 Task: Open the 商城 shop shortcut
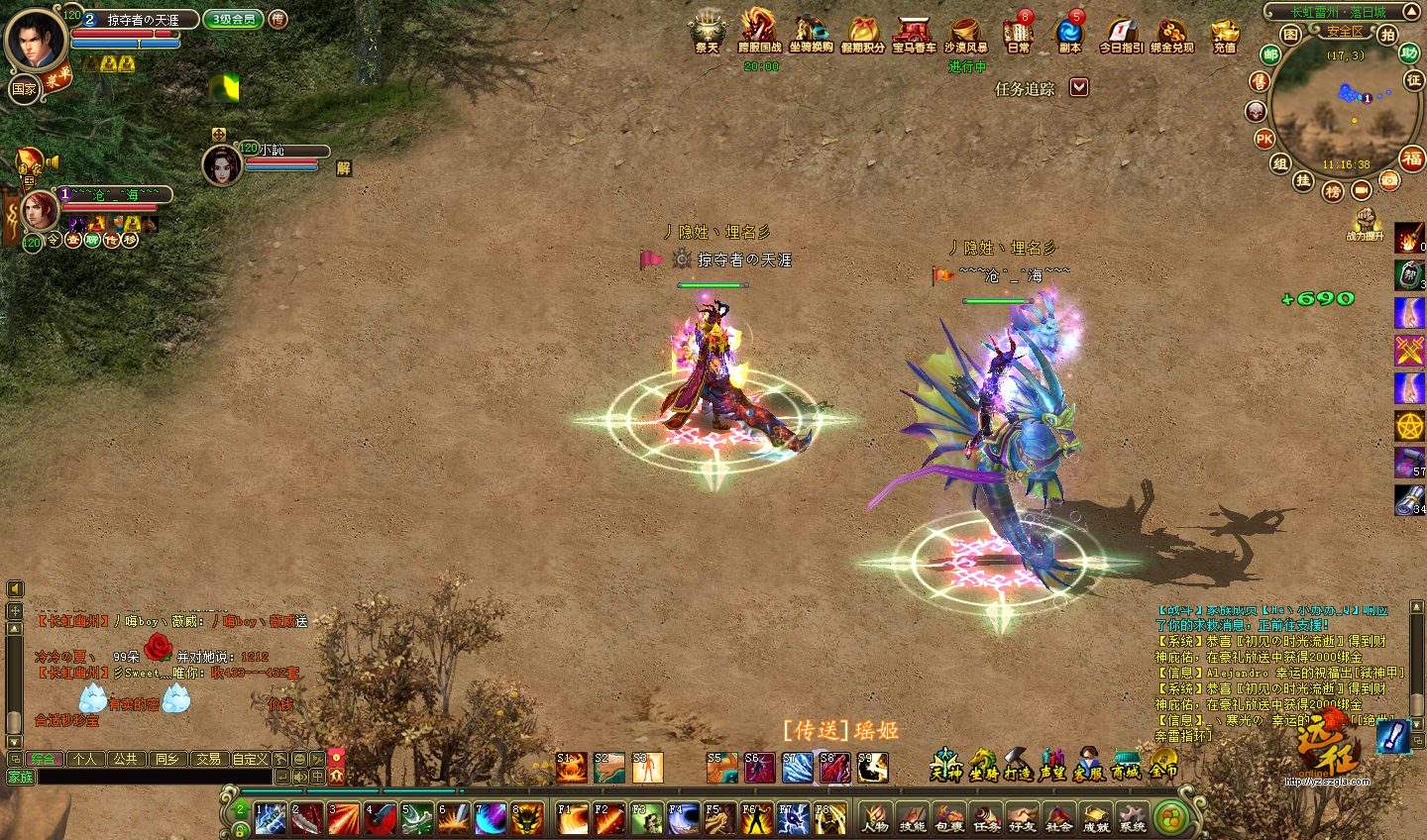[x=1126, y=766]
